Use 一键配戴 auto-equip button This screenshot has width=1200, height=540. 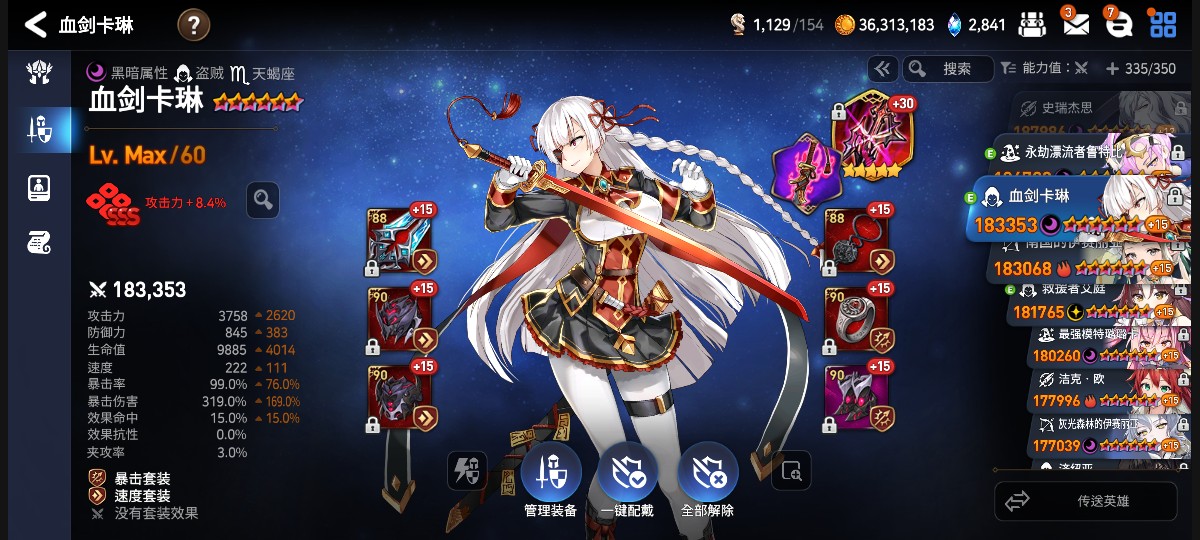coord(627,480)
